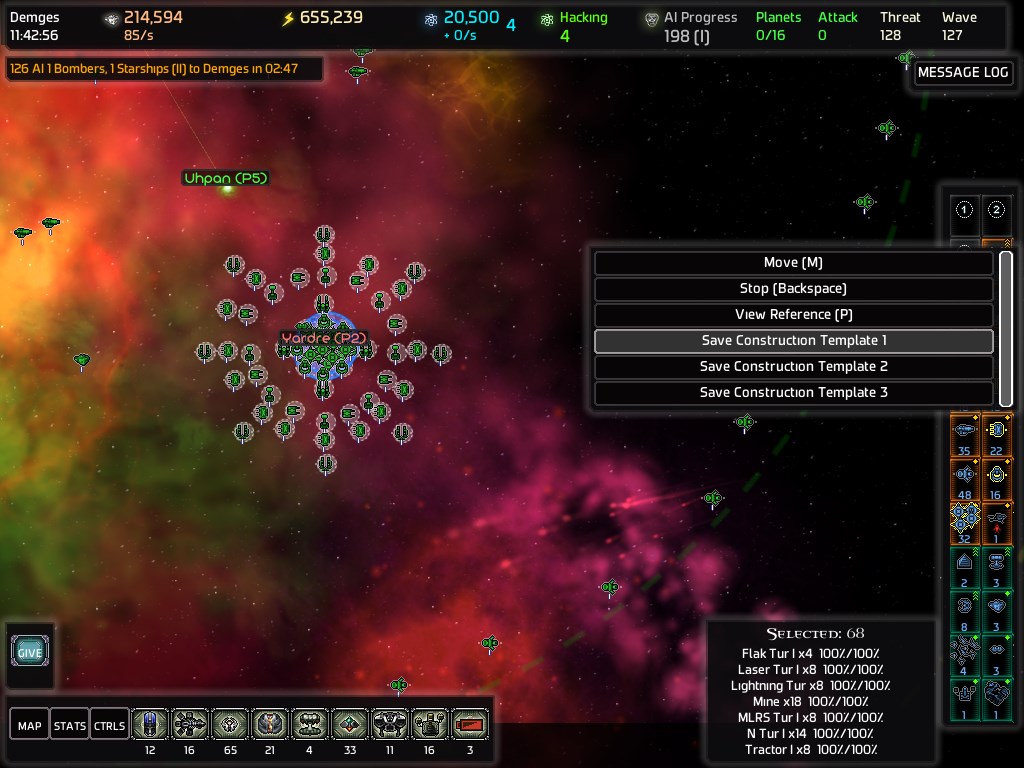Select Stop (Backspace) in the command menu
The width and height of the screenshot is (1024, 768).
[x=793, y=289]
